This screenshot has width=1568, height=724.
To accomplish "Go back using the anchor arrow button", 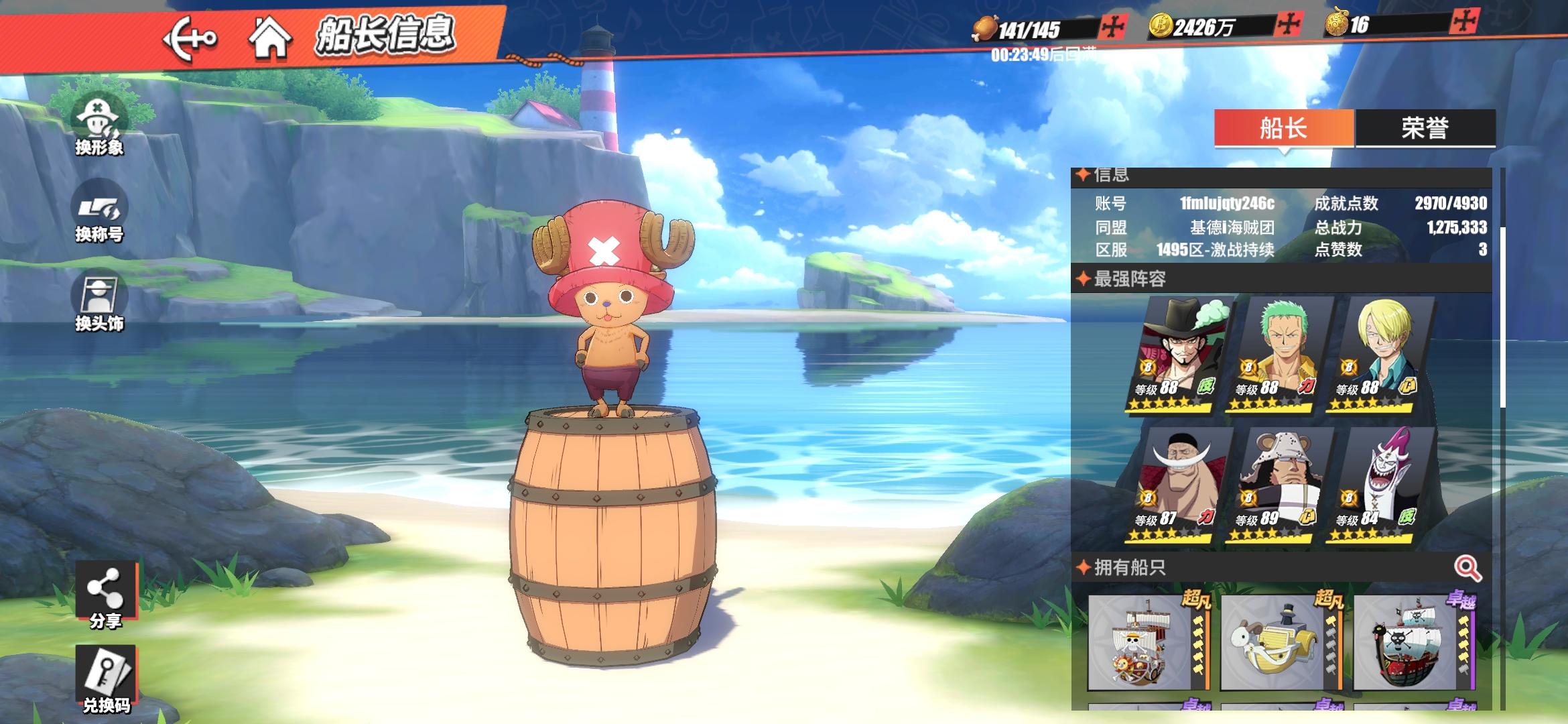I will coord(190,39).
